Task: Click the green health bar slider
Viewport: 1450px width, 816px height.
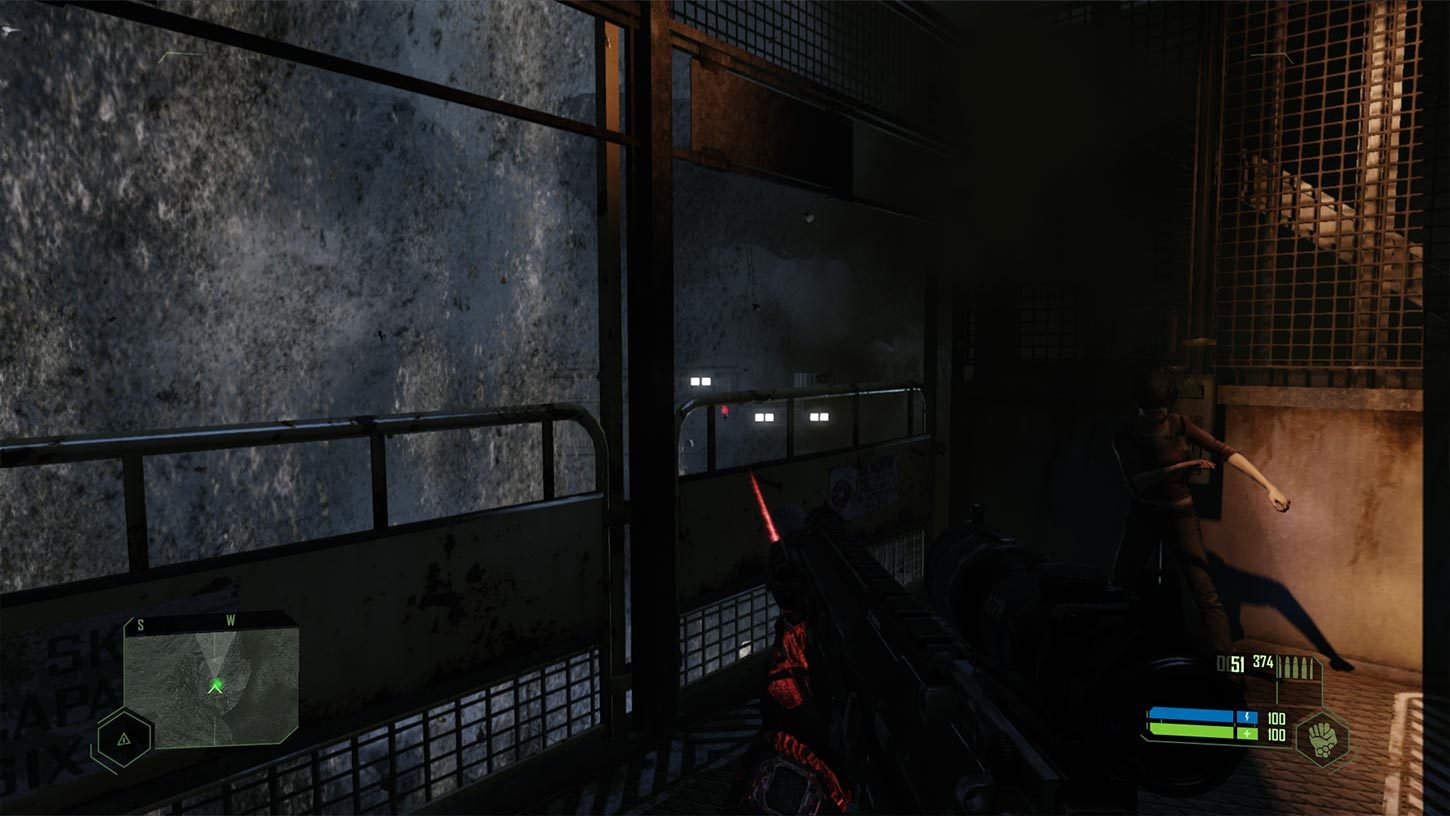Action: click(x=1190, y=731)
